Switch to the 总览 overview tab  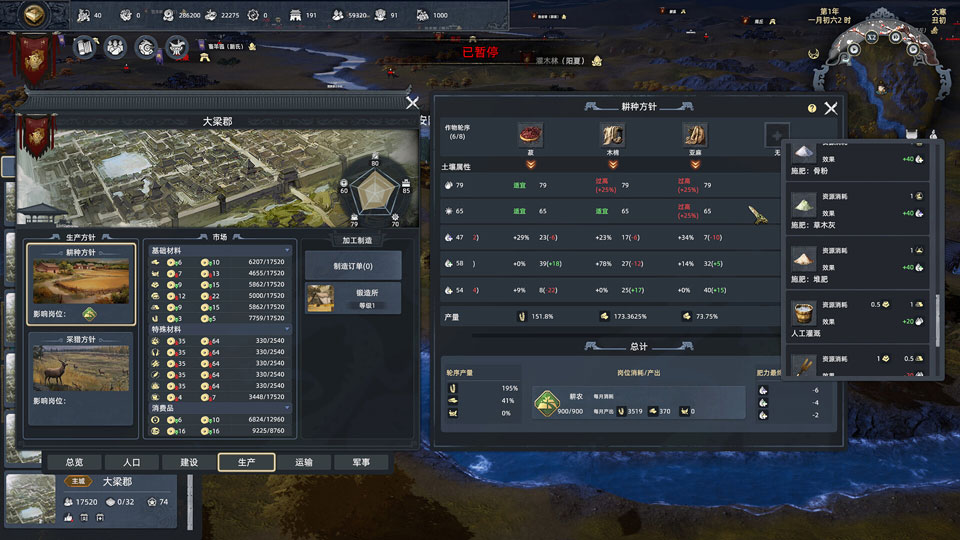pyautogui.click(x=74, y=462)
